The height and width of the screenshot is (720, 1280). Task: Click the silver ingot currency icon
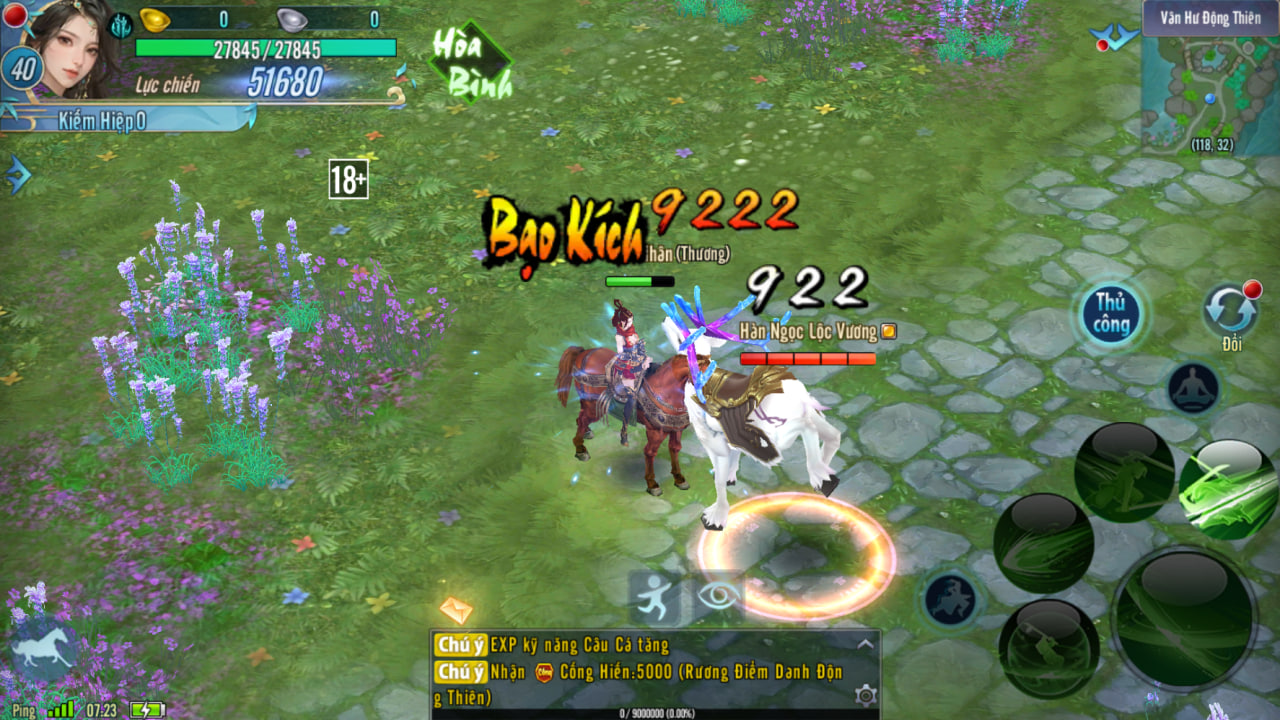pos(291,19)
